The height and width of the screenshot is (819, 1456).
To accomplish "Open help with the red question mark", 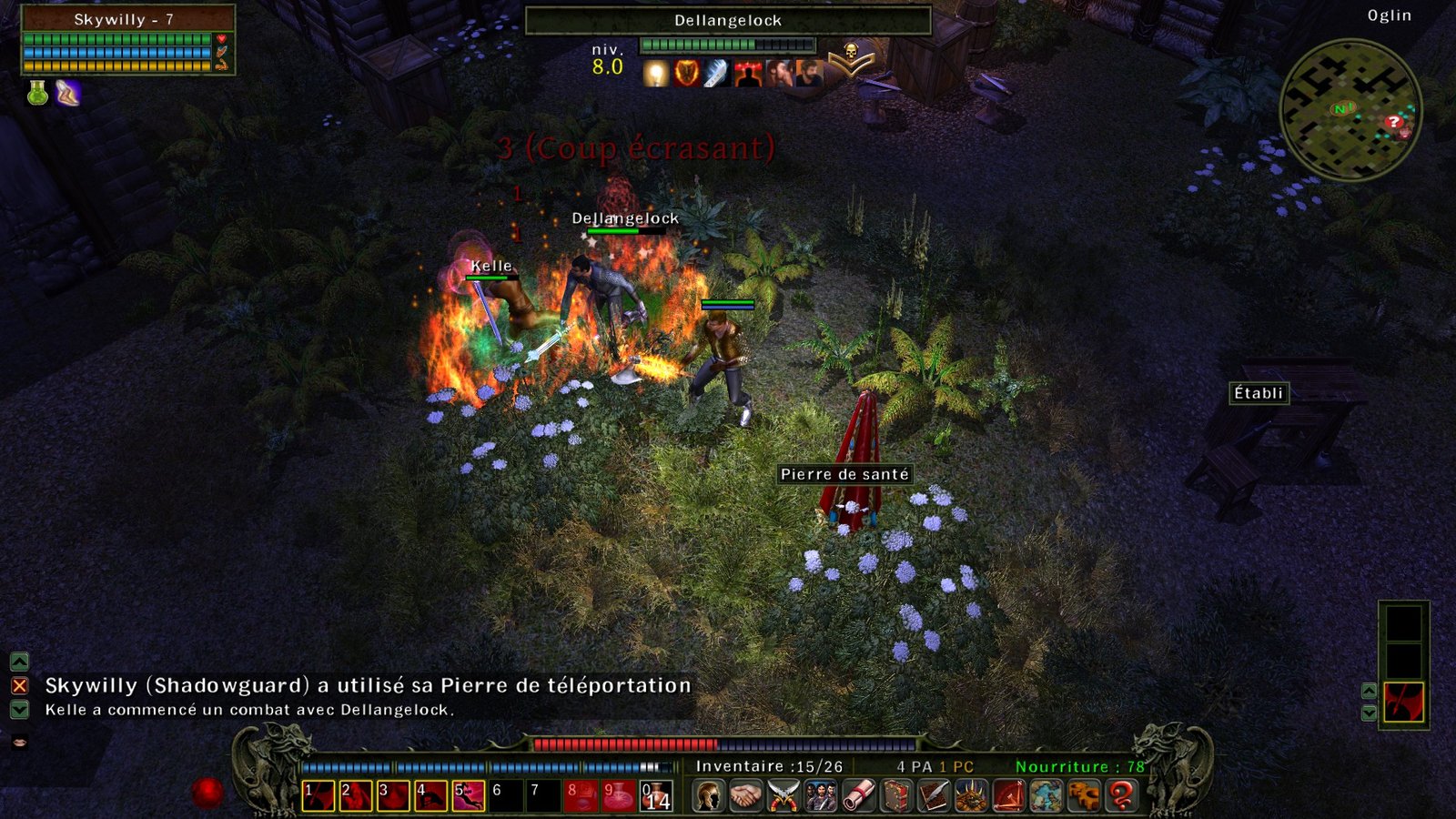I will [1122, 795].
